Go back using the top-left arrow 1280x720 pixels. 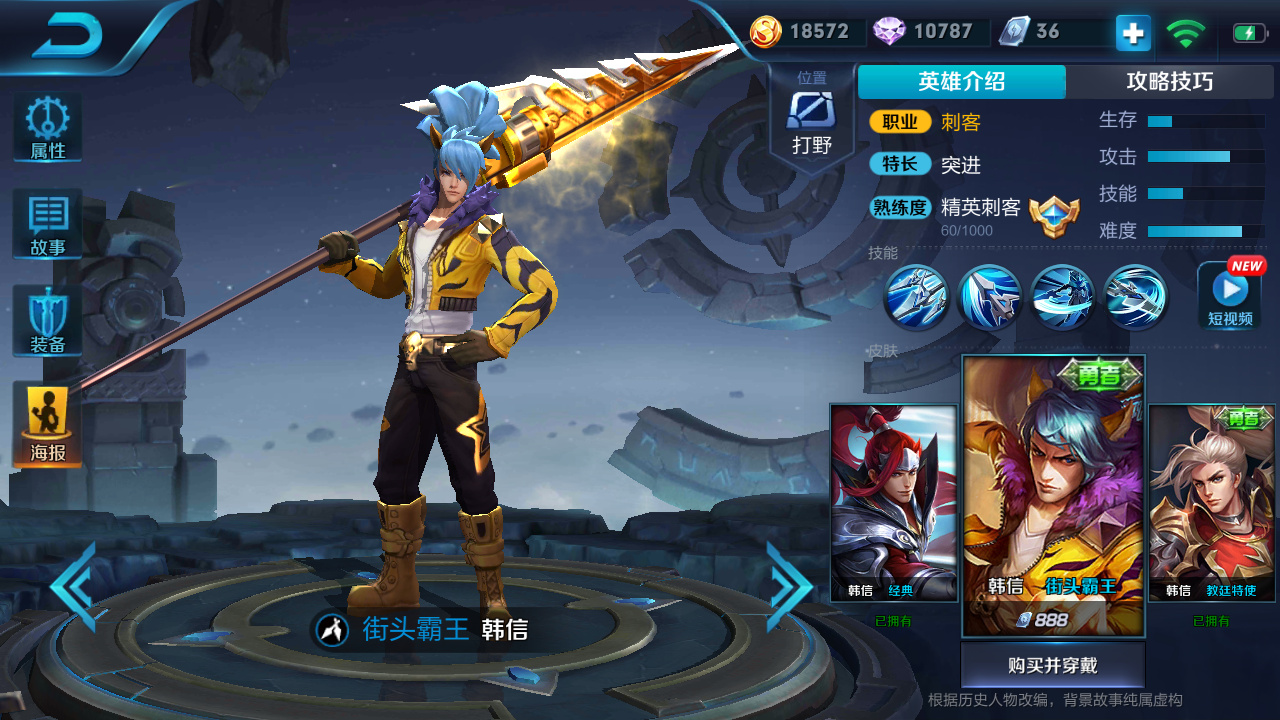tap(68, 37)
